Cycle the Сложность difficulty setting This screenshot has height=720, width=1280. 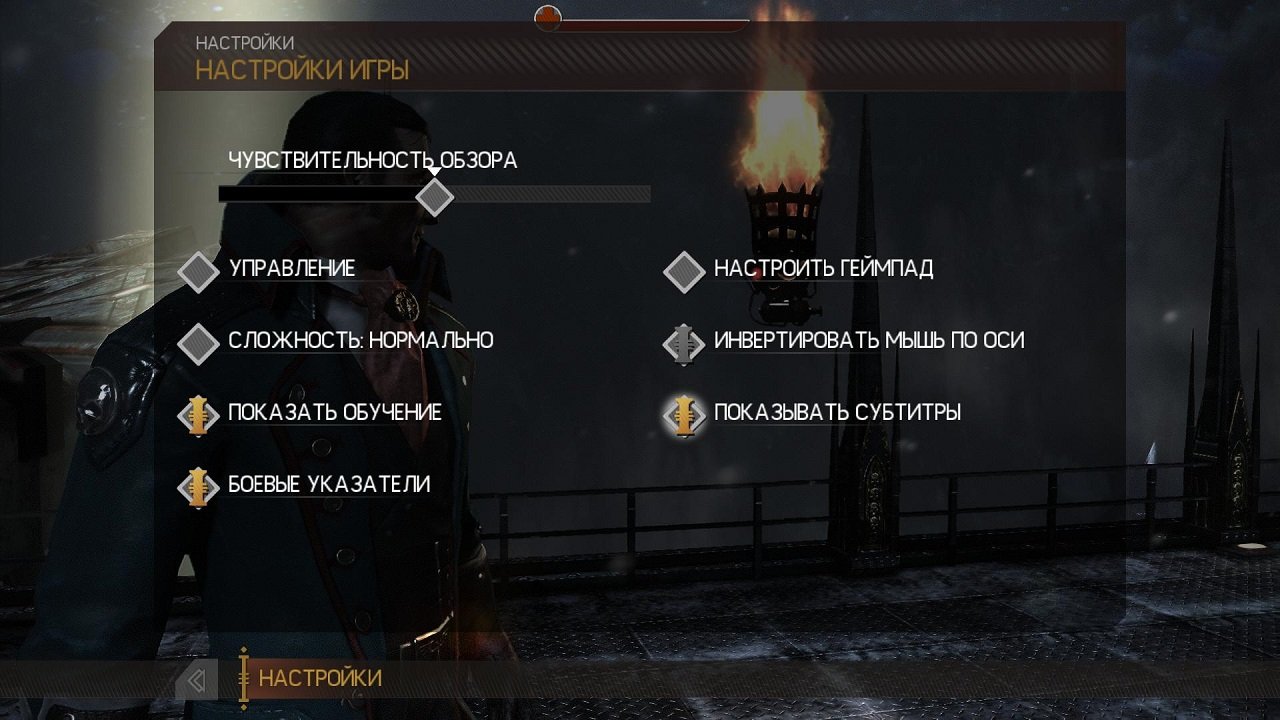360,340
